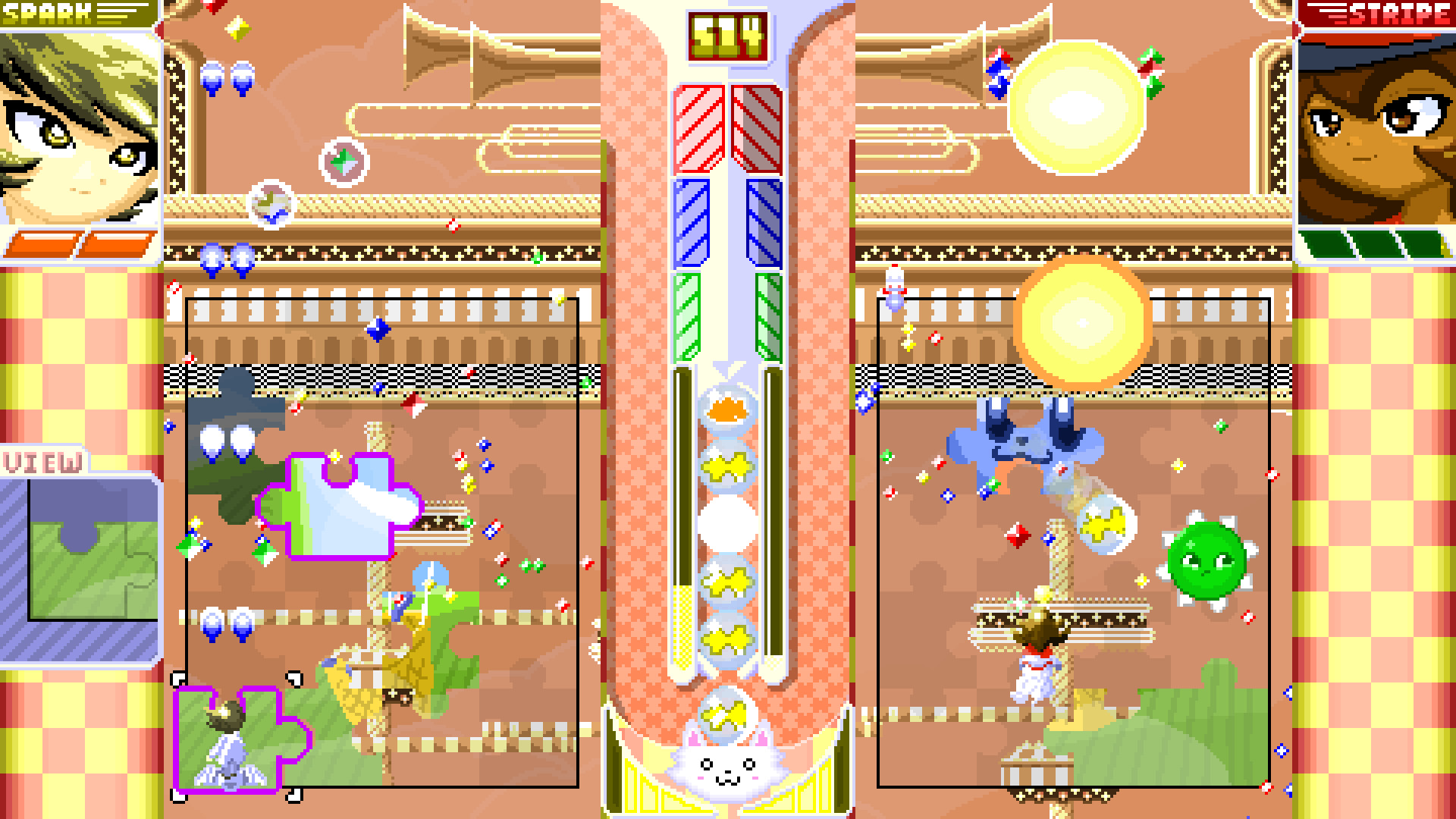Click the blue rabbit puzzle piece on right field
Image resolution: width=1456 pixels, height=819 pixels.
point(1024,440)
